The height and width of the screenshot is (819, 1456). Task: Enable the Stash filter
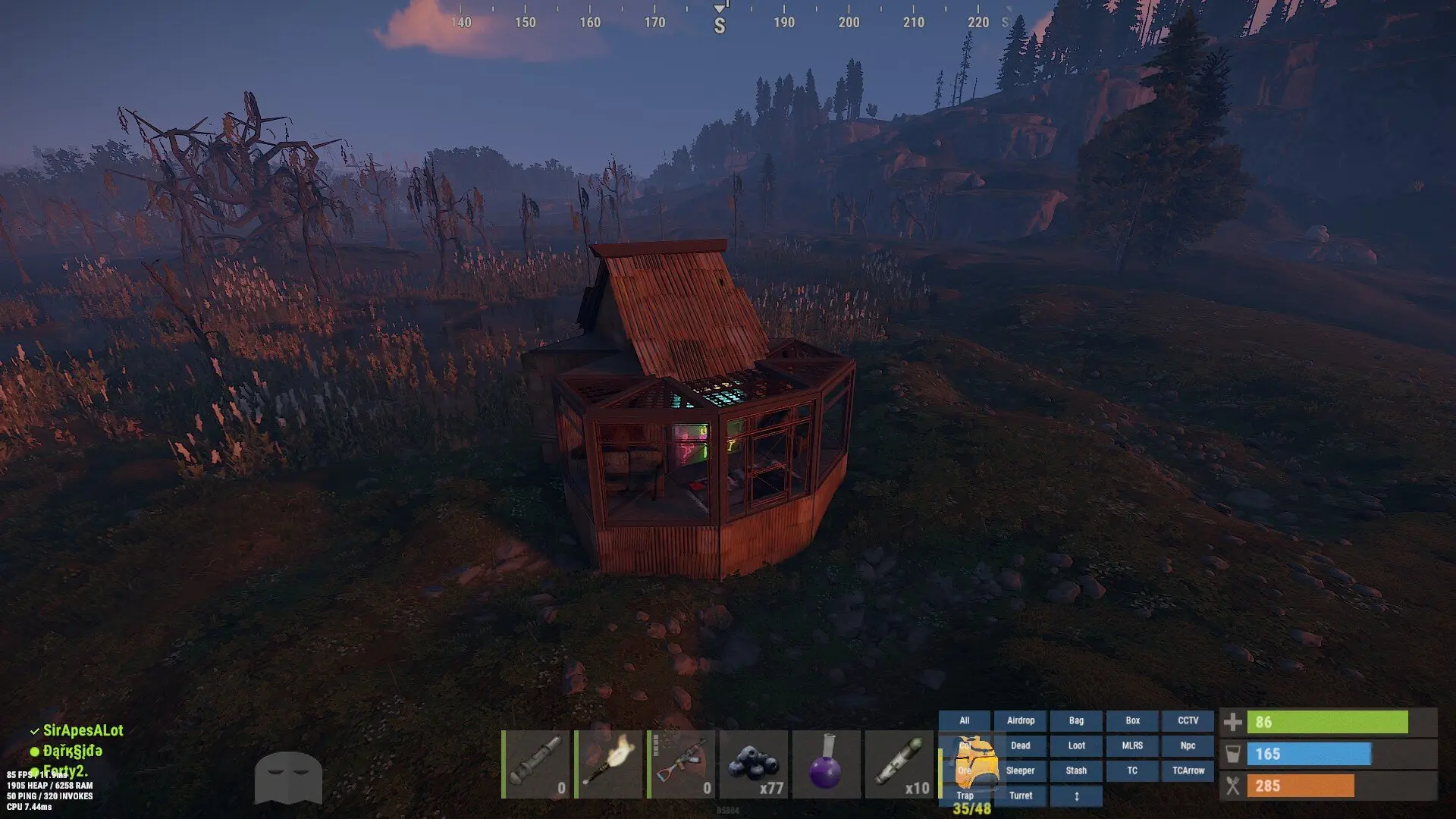pos(1076,770)
